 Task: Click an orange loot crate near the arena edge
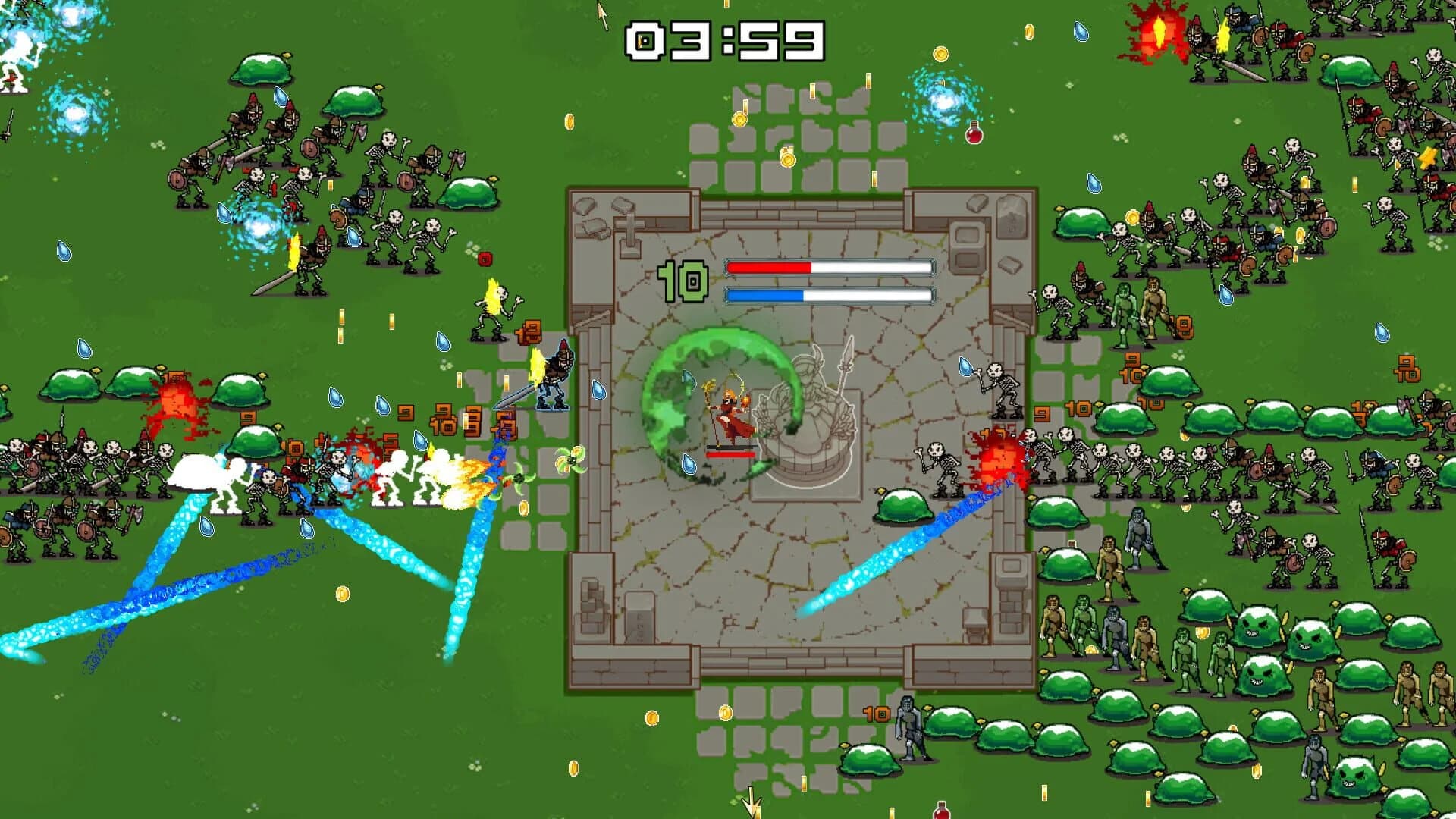tap(529, 331)
